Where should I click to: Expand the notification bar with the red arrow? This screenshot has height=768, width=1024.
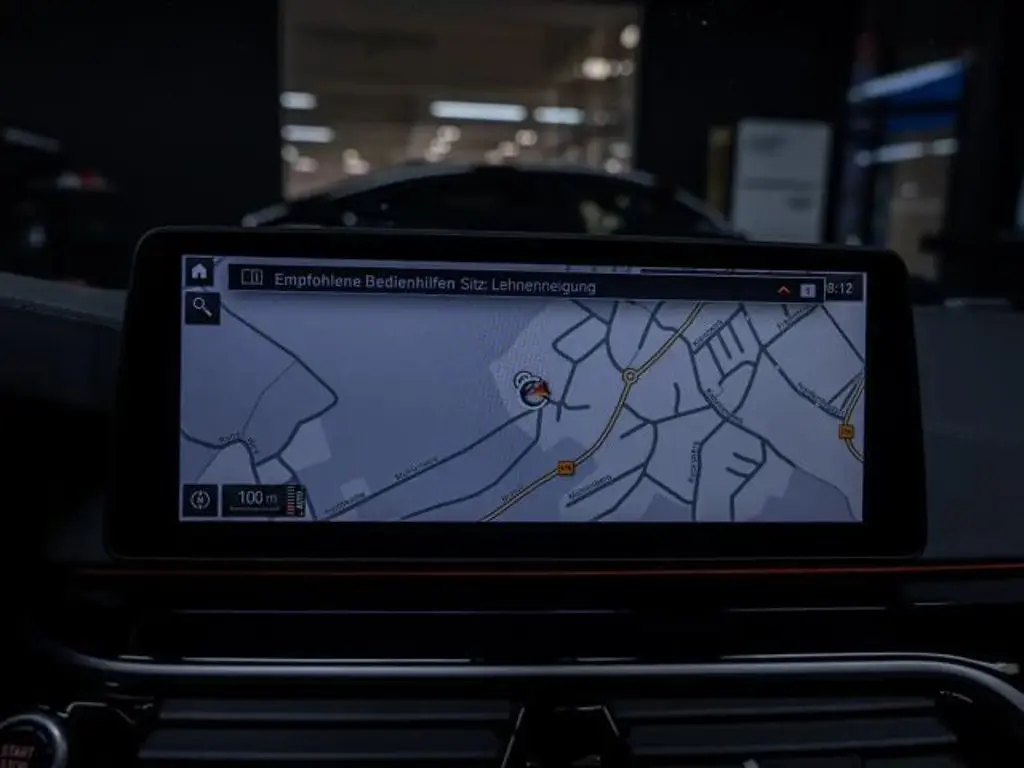(784, 290)
